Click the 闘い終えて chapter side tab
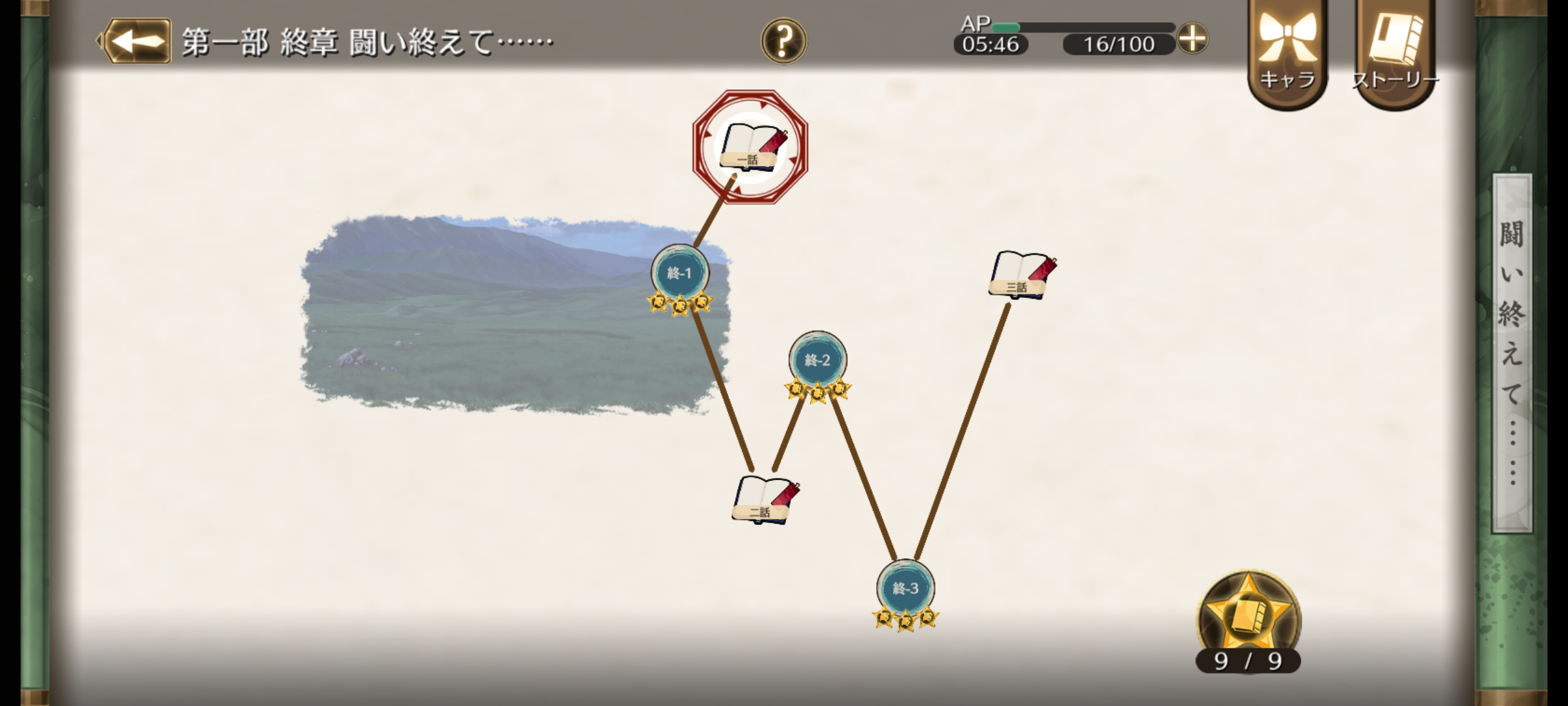1568x706 pixels. point(1512,353)
